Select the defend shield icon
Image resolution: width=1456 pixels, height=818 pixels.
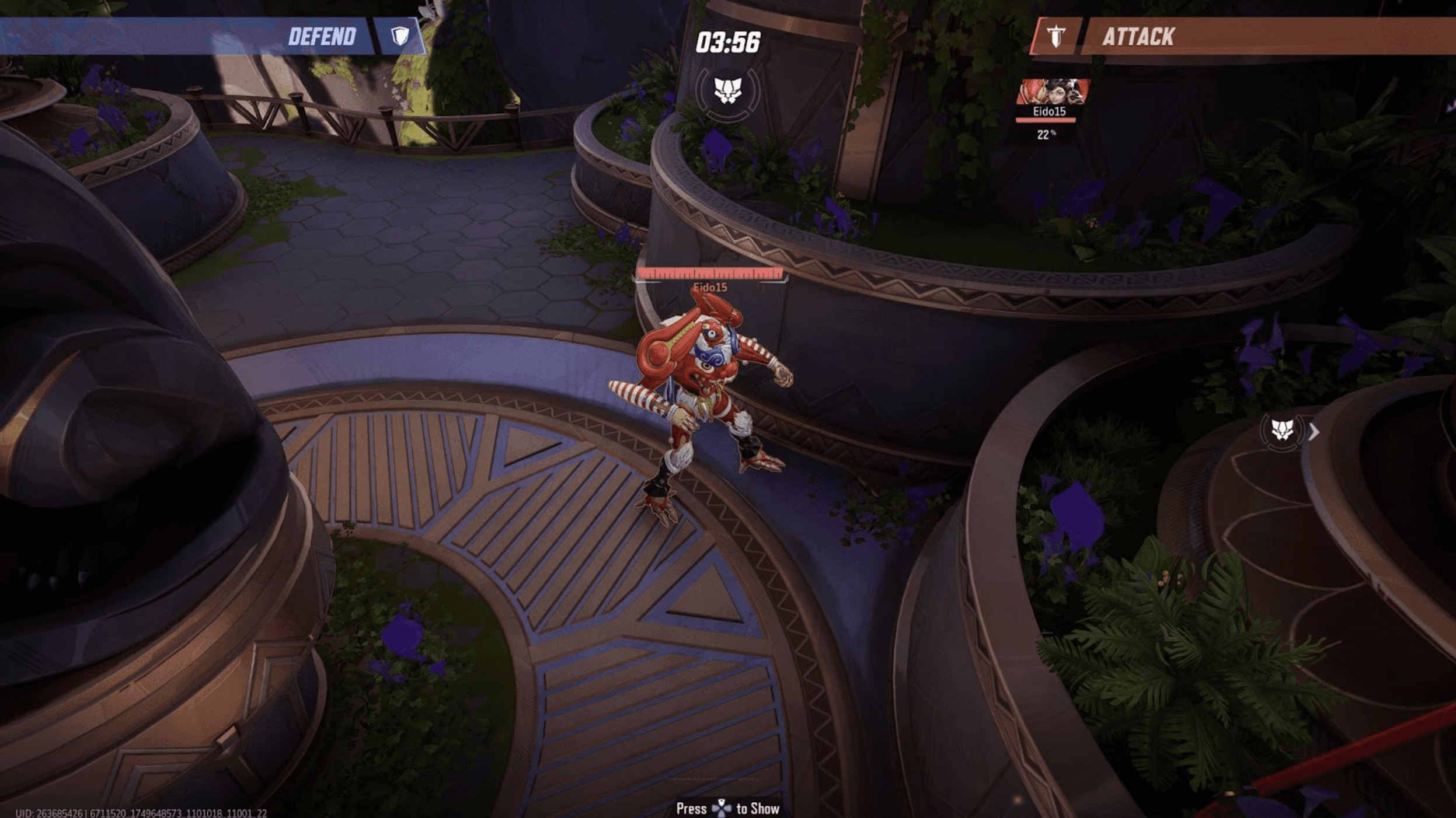click(x=400, y=36)
